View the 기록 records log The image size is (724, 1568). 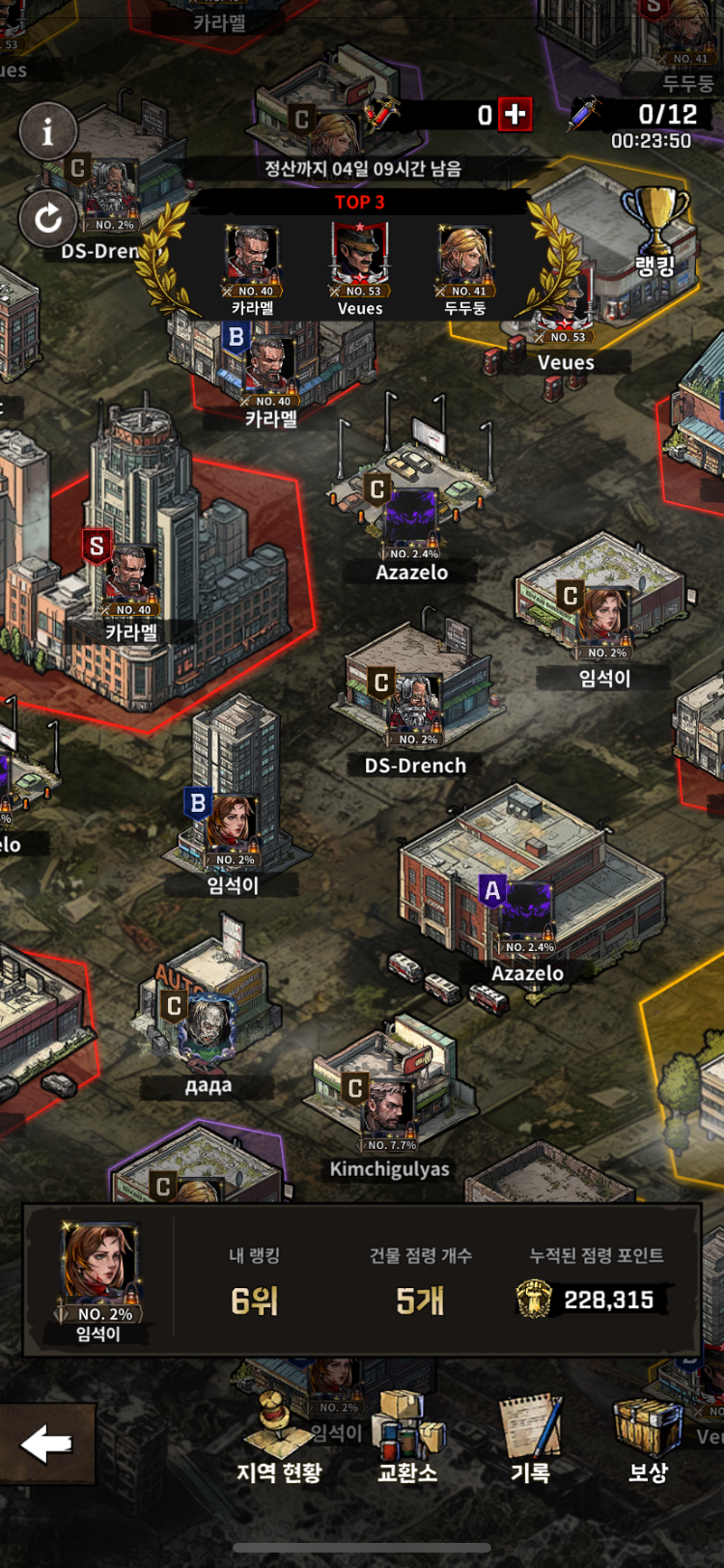click(530, 1440)
